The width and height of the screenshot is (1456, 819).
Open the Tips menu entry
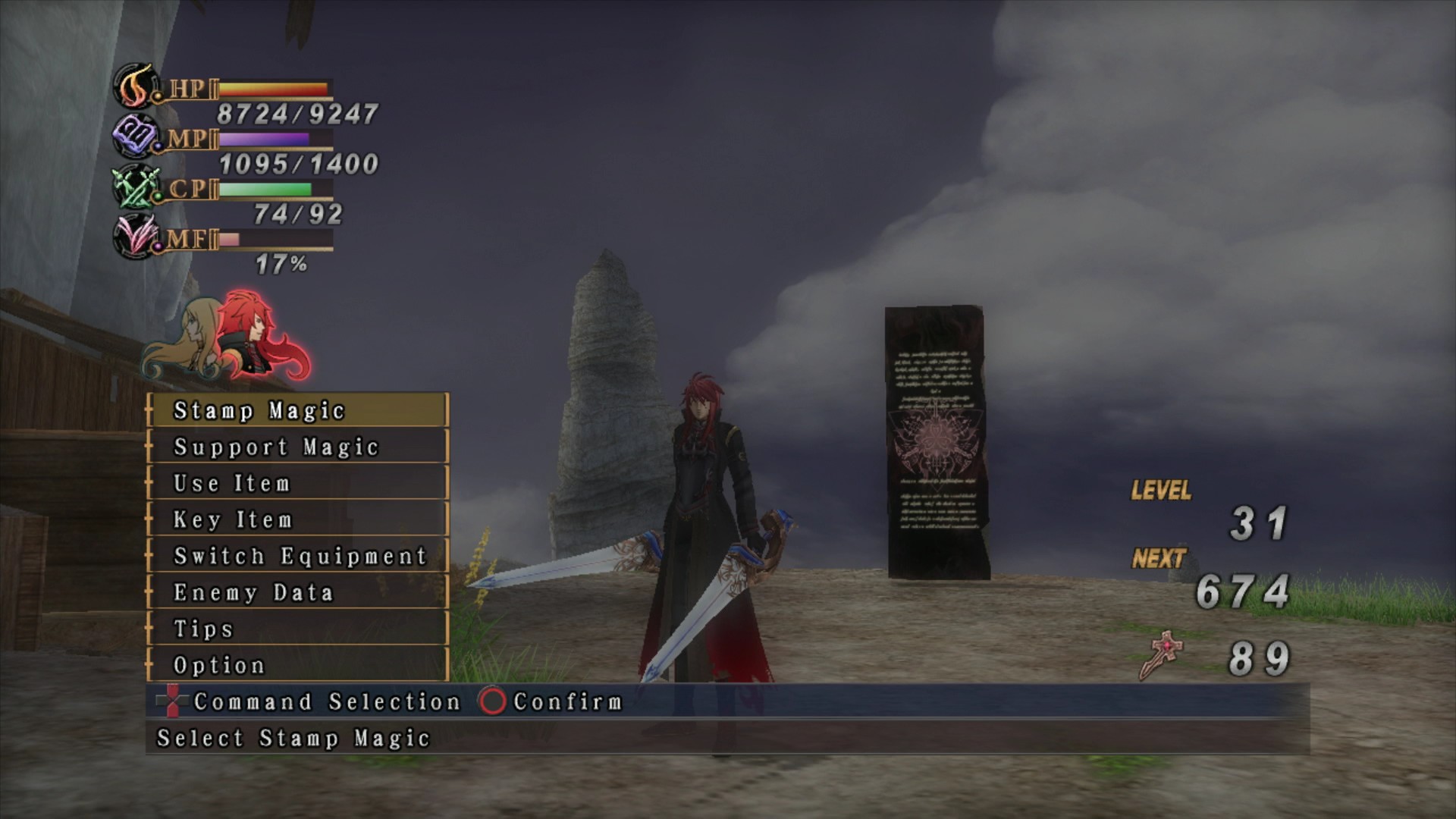pos(297,629)
